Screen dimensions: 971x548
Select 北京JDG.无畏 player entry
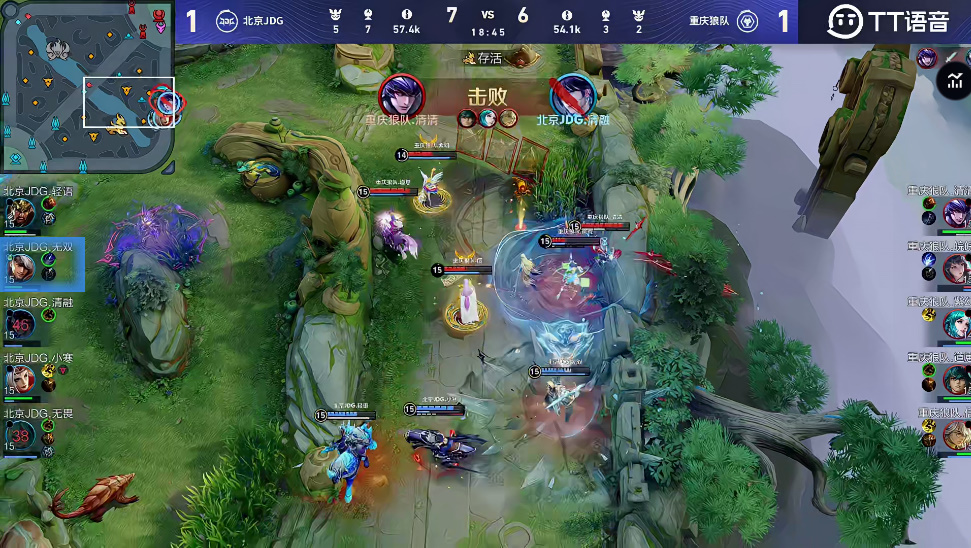pos(20,434)
